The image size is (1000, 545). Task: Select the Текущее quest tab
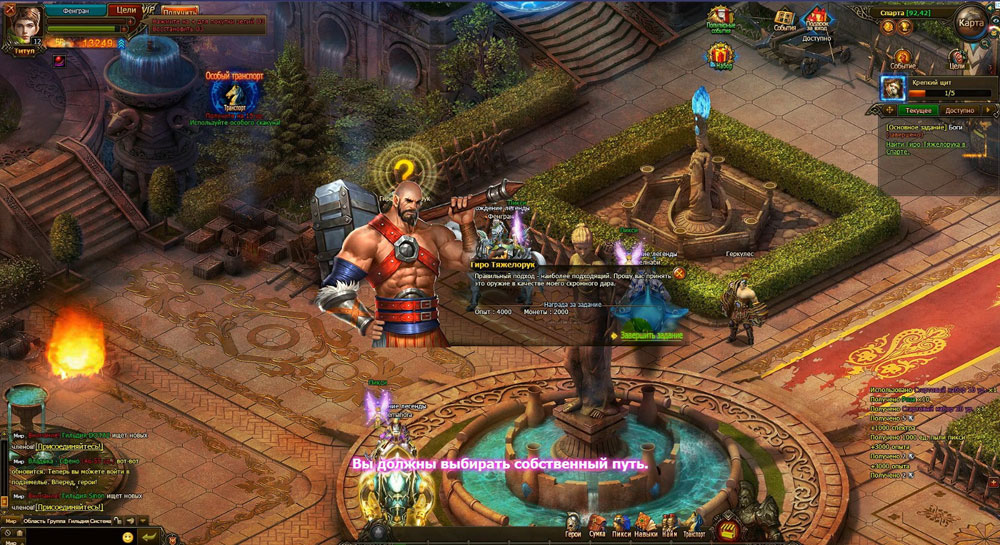[918, 111]
